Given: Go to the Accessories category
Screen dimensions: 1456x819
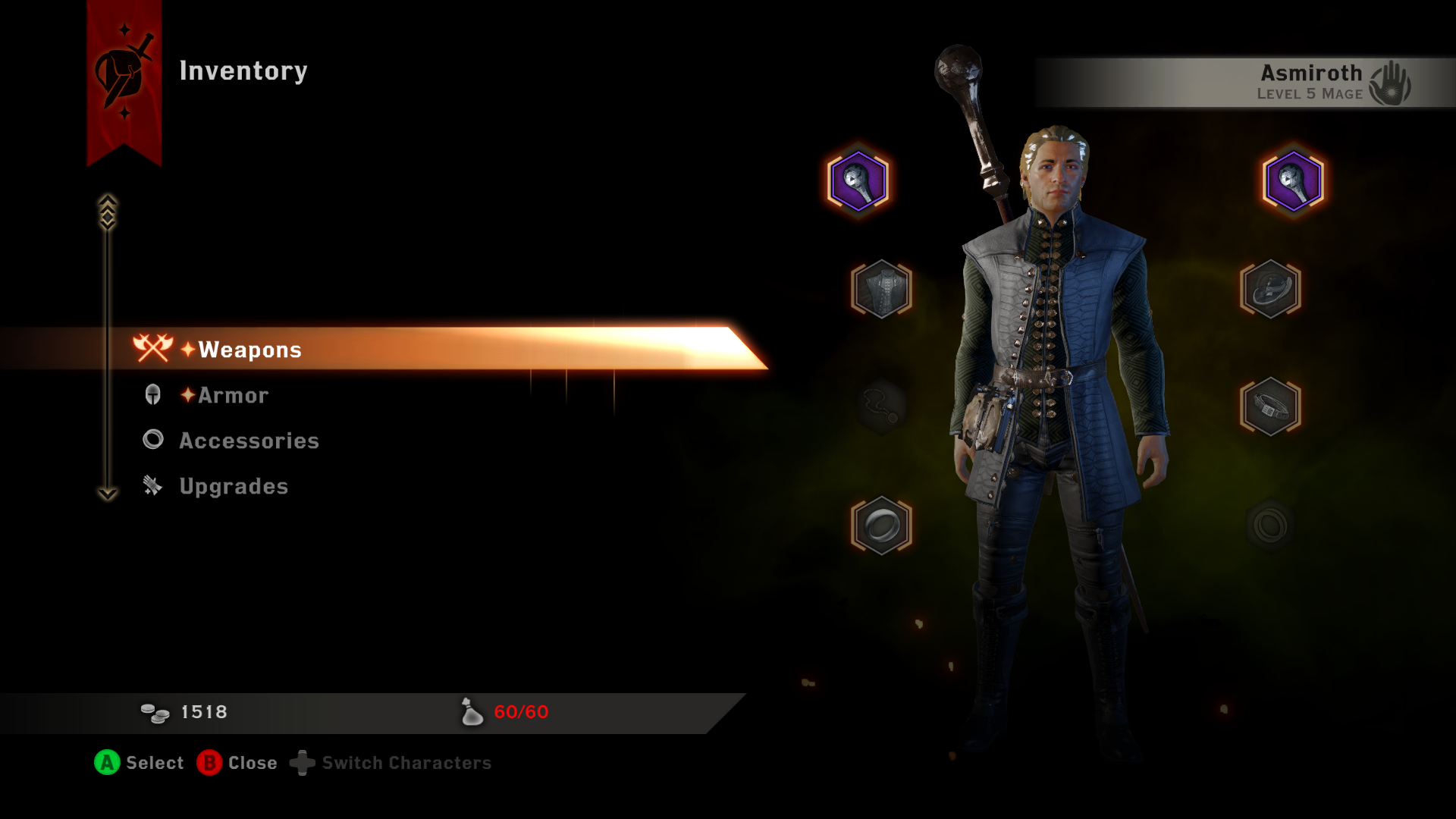Looking at the screenshot, I should 249,441.
